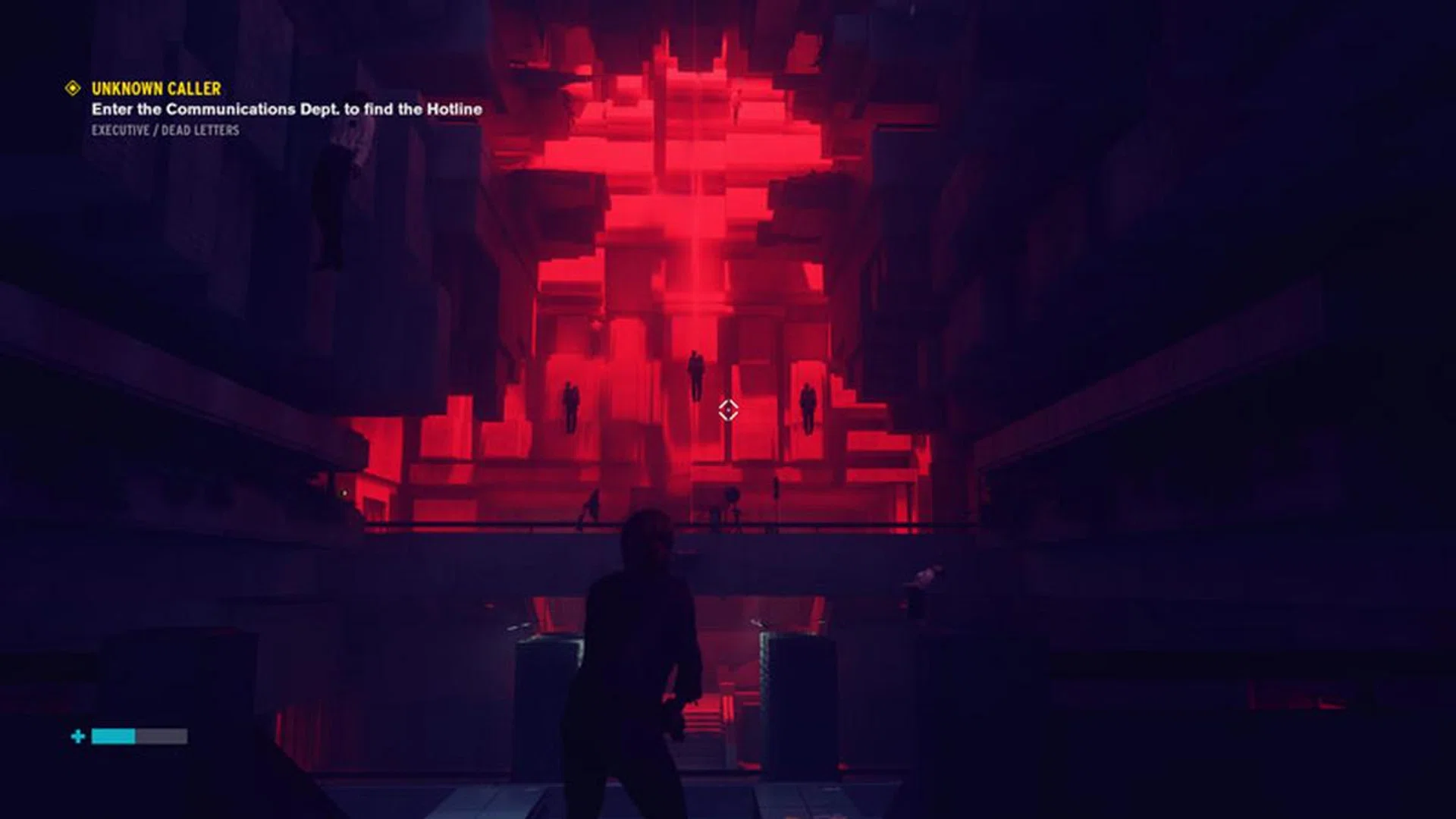This screenshot has width=1456, height=819.
Task: Open the Communications Dept. objective text
Action: (287, 109)
